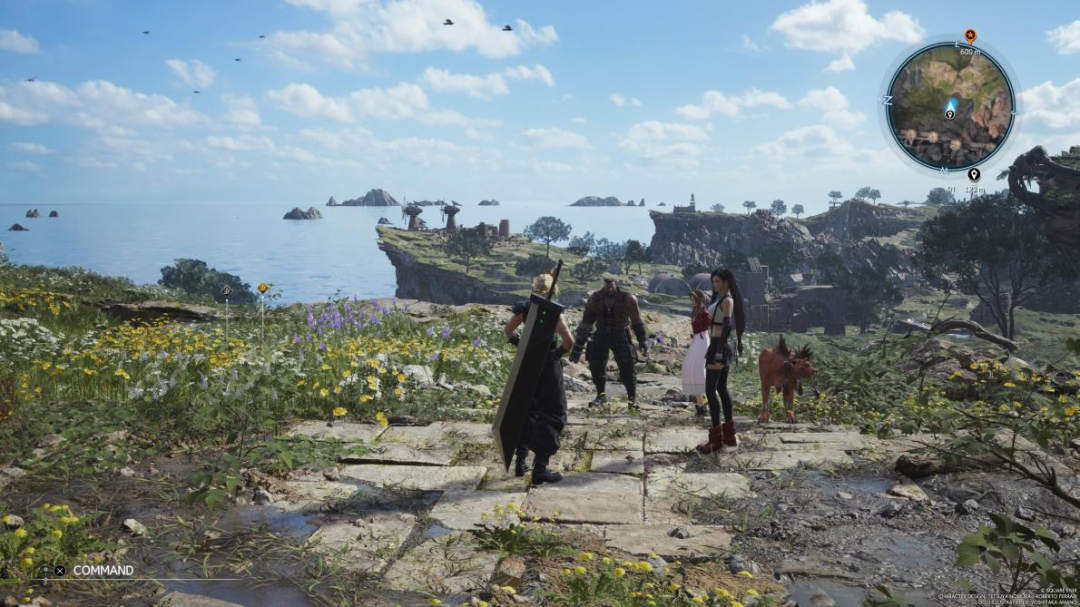The height and width of the screenshot is (607, 1080).
Task: Select the orange star objective marker
Action: [969, 36]
